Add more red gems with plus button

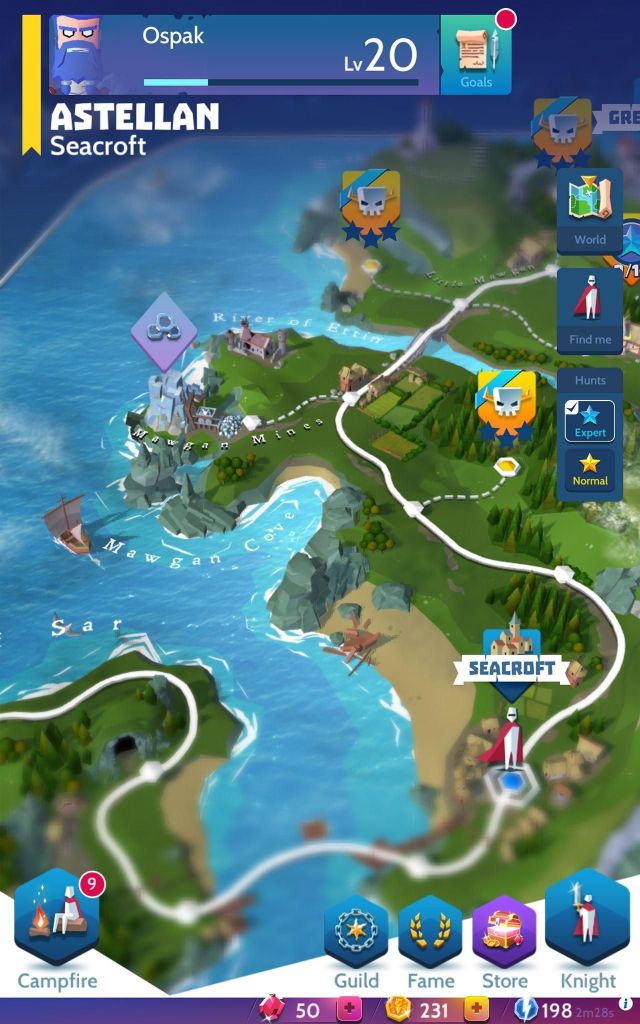(x=349, y=1010)
